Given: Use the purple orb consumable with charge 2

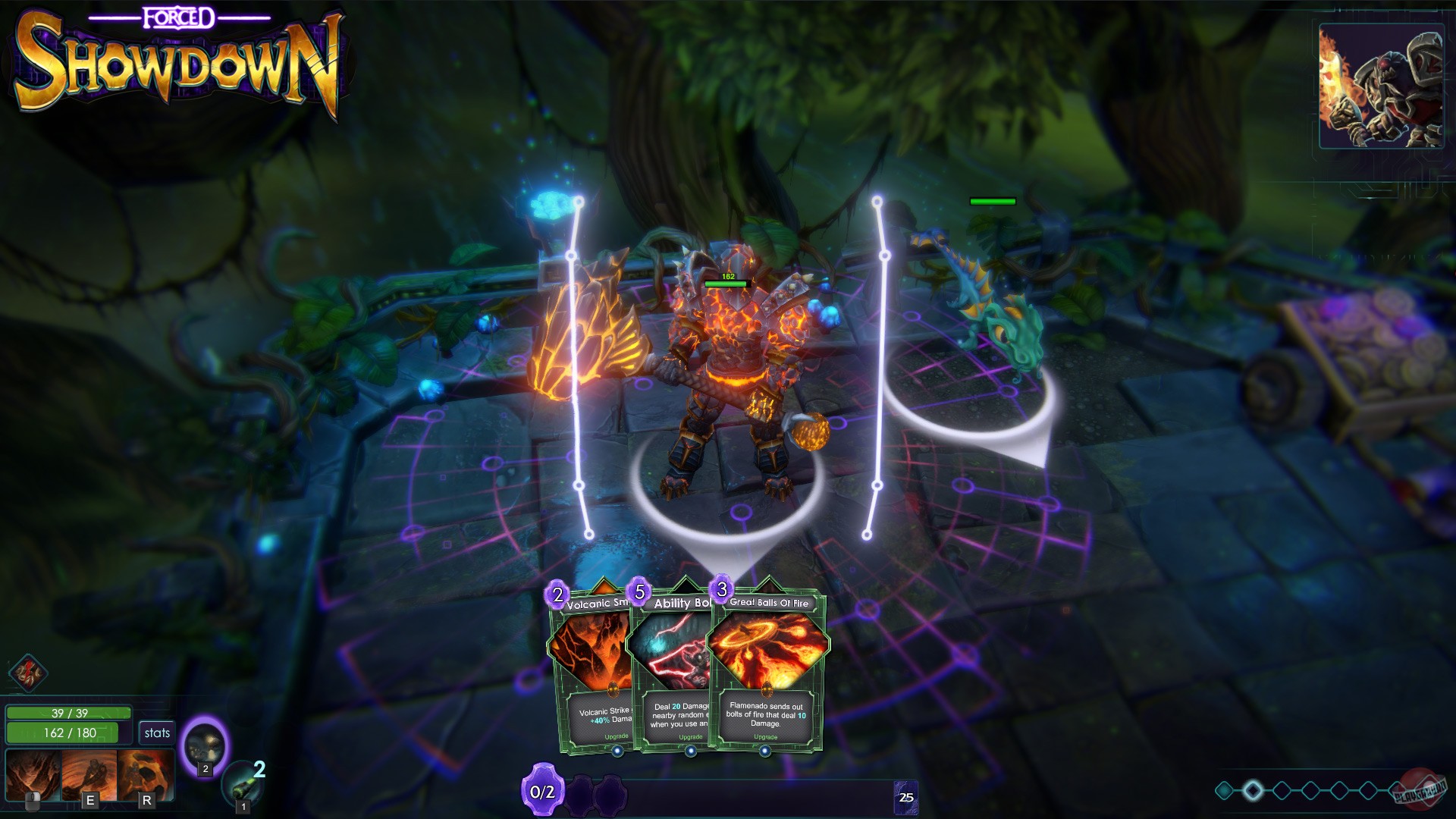Looking at the screenshot, I should point(204,747).
